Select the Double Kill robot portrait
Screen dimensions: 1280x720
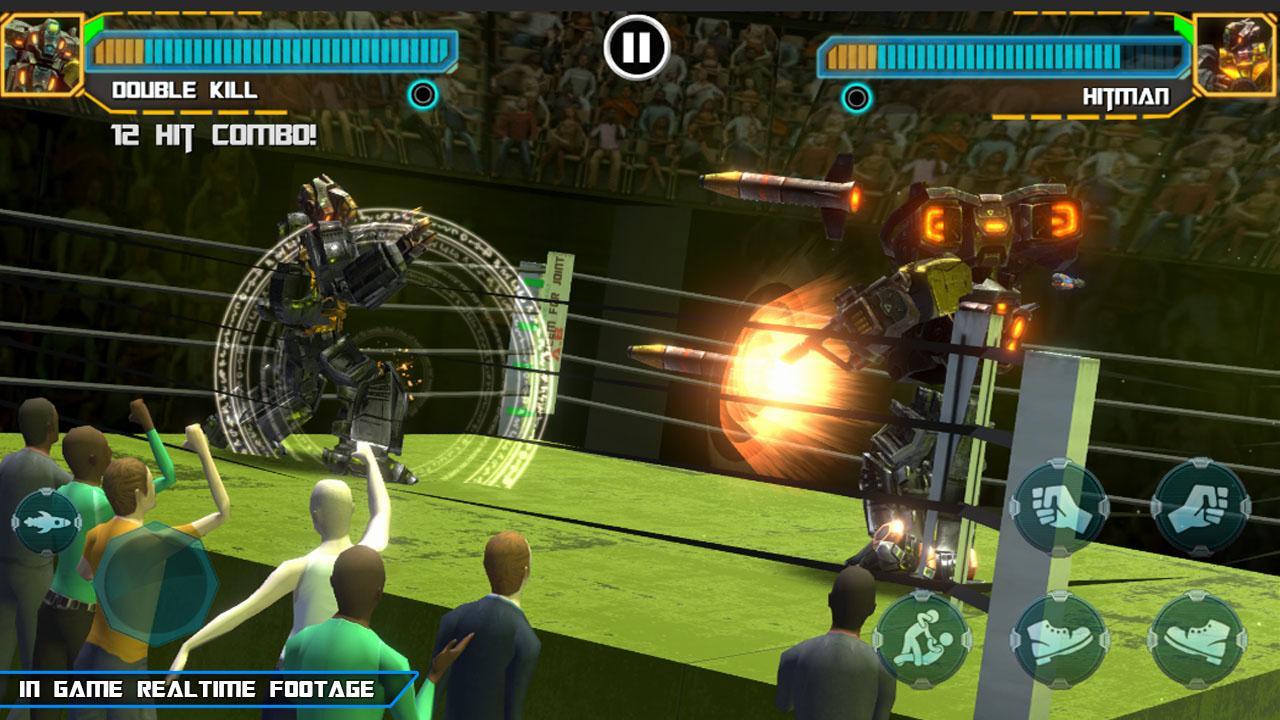tap(40, 54)
